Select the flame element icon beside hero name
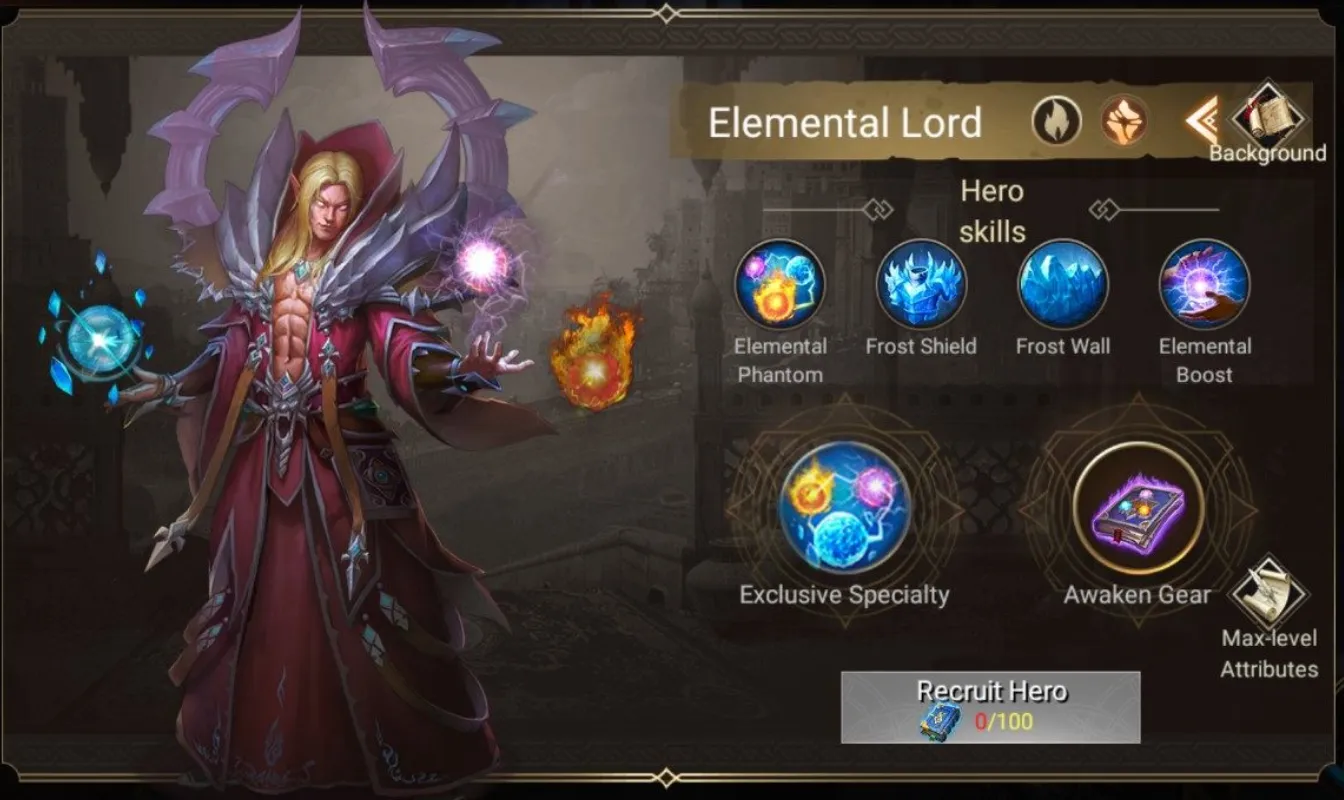Viewport: 1344px width, 800px height. (x=1056, y=121)
